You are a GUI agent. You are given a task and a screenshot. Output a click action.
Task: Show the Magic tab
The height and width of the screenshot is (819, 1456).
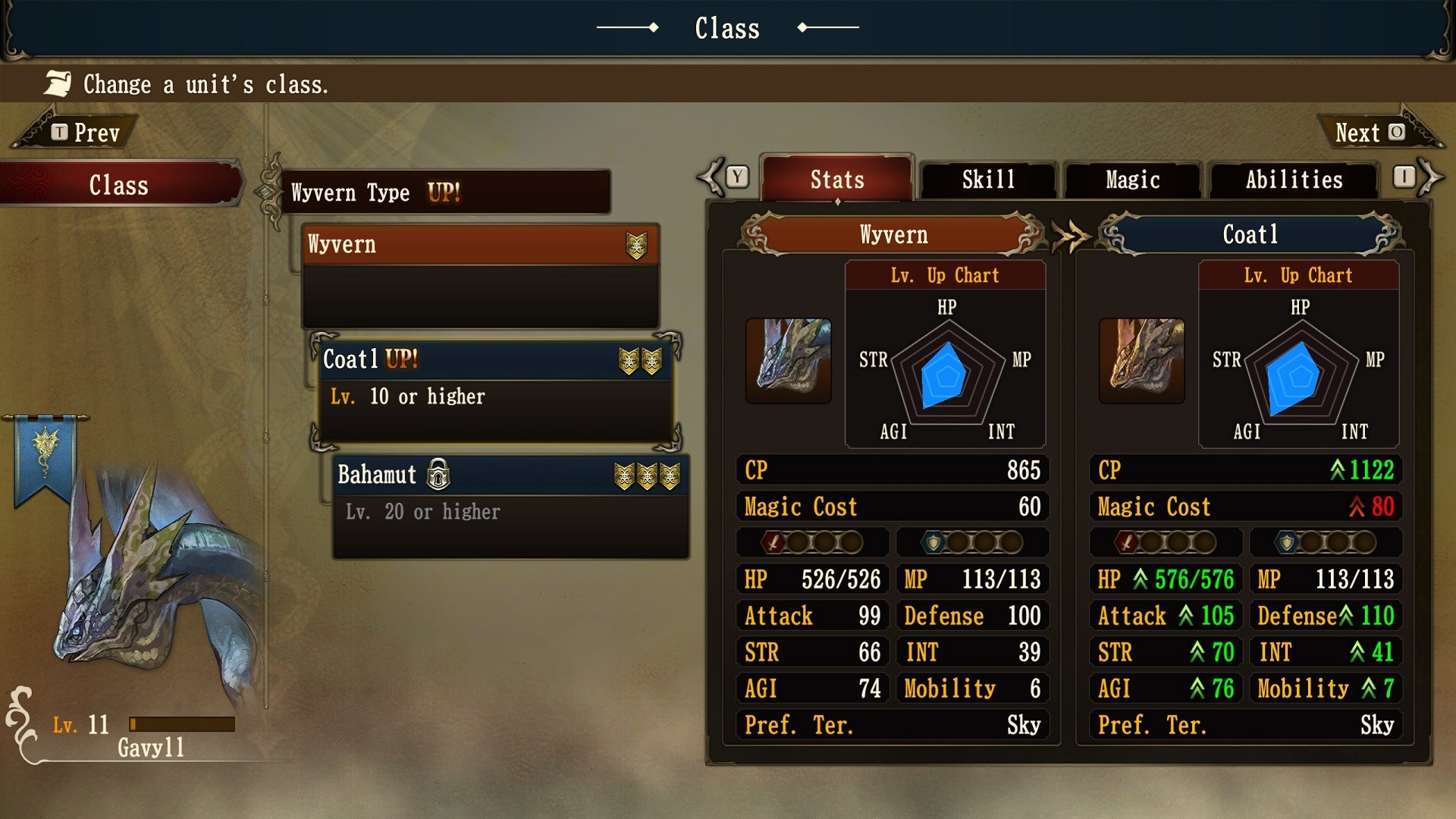[1132, 180]
